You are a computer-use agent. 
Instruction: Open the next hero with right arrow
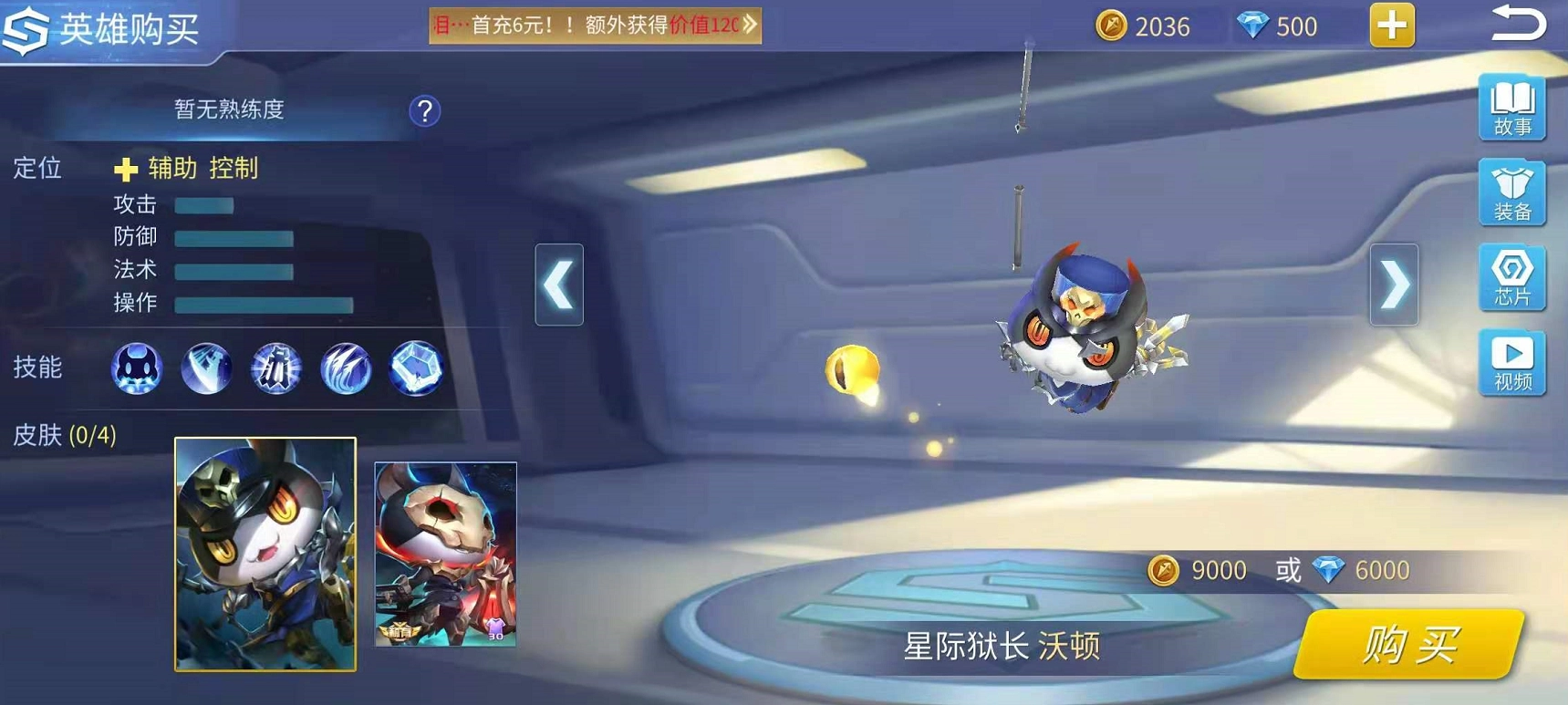[1396, 285]
